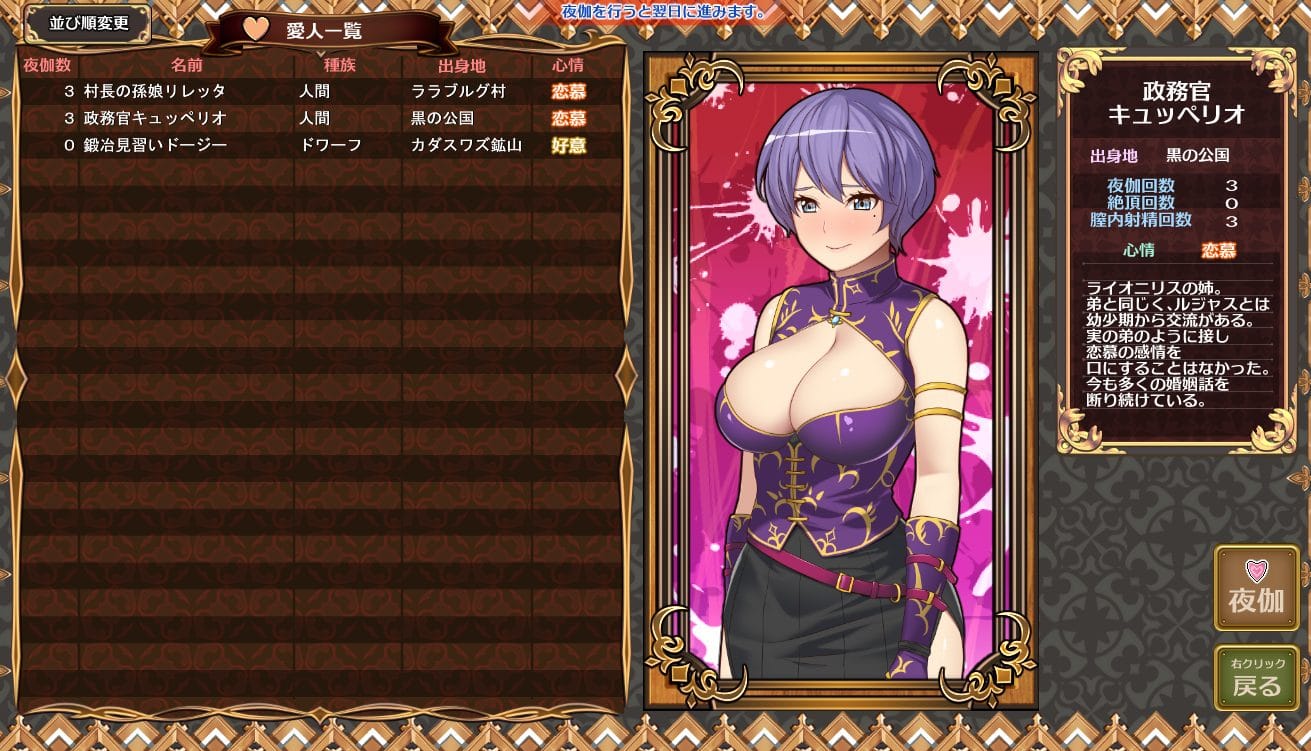Sort by the 心情 column header
This screenshot has height=751, width=1311.
(568, 66)
